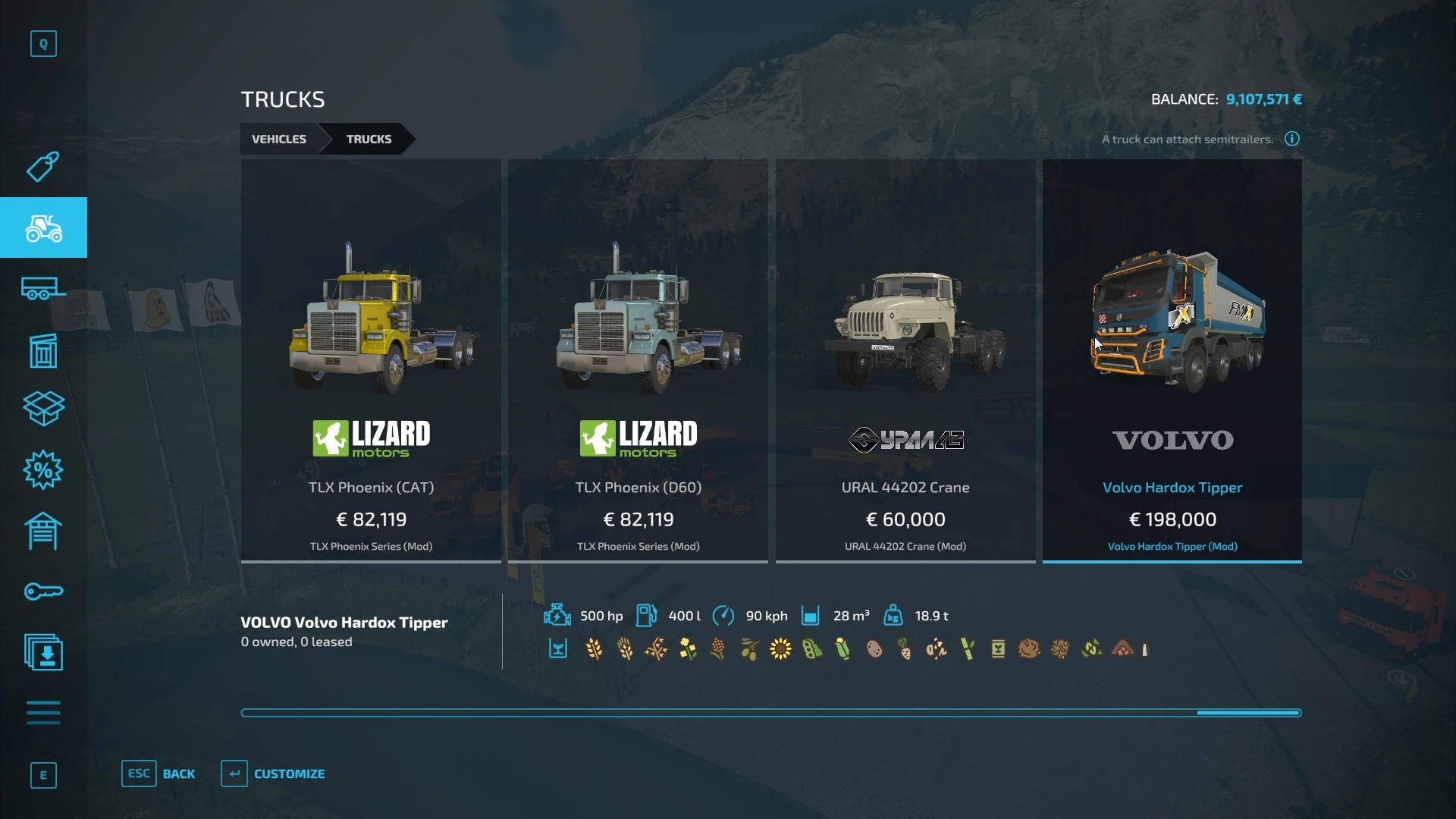1456x819 pixels.
Task: Open the percent badge sales section
Action: [x=43, y=470]
